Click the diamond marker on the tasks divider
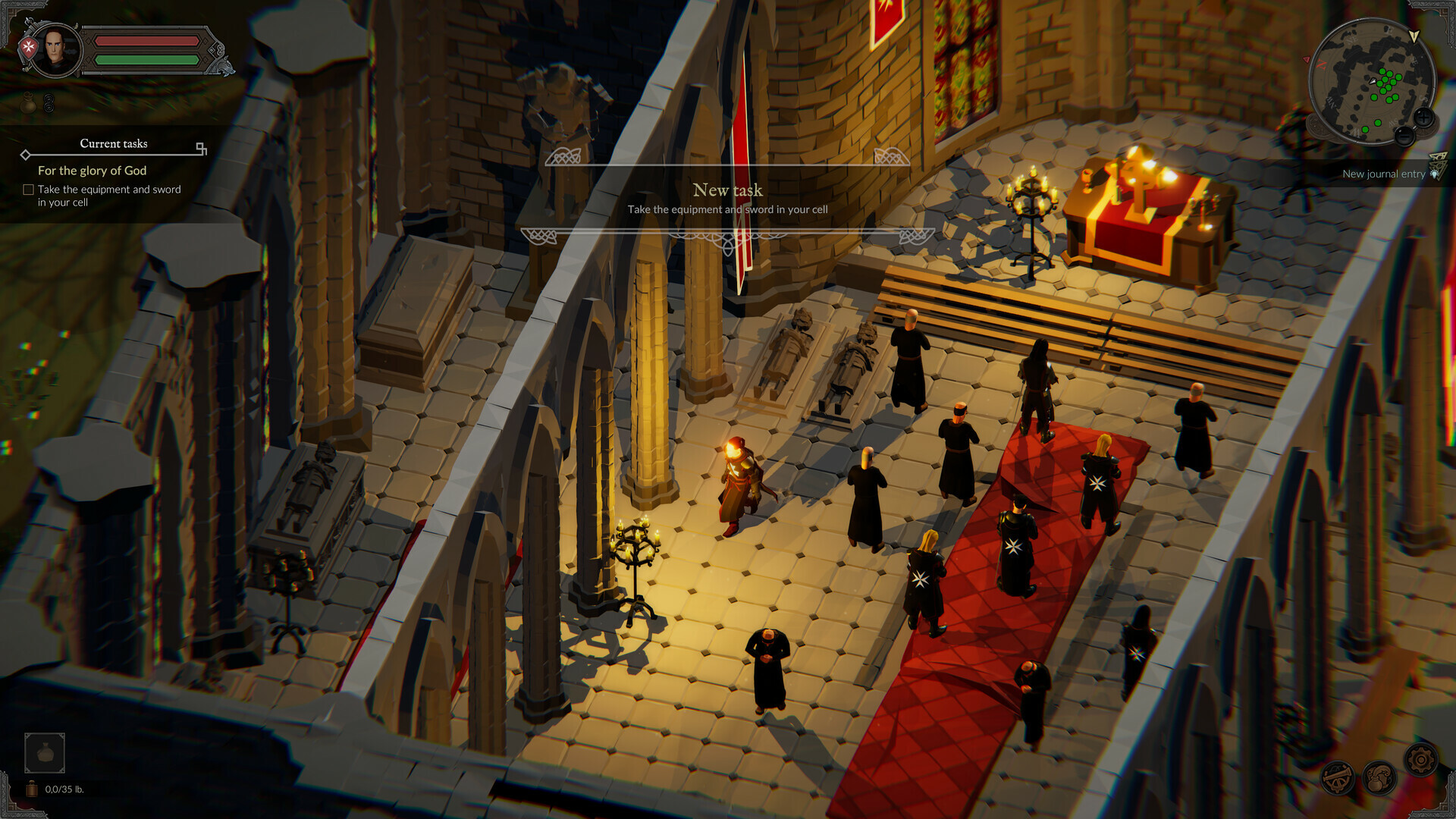Image resolution: width=1456 pixels, height=819 pixels. click(x=26, y=155)
